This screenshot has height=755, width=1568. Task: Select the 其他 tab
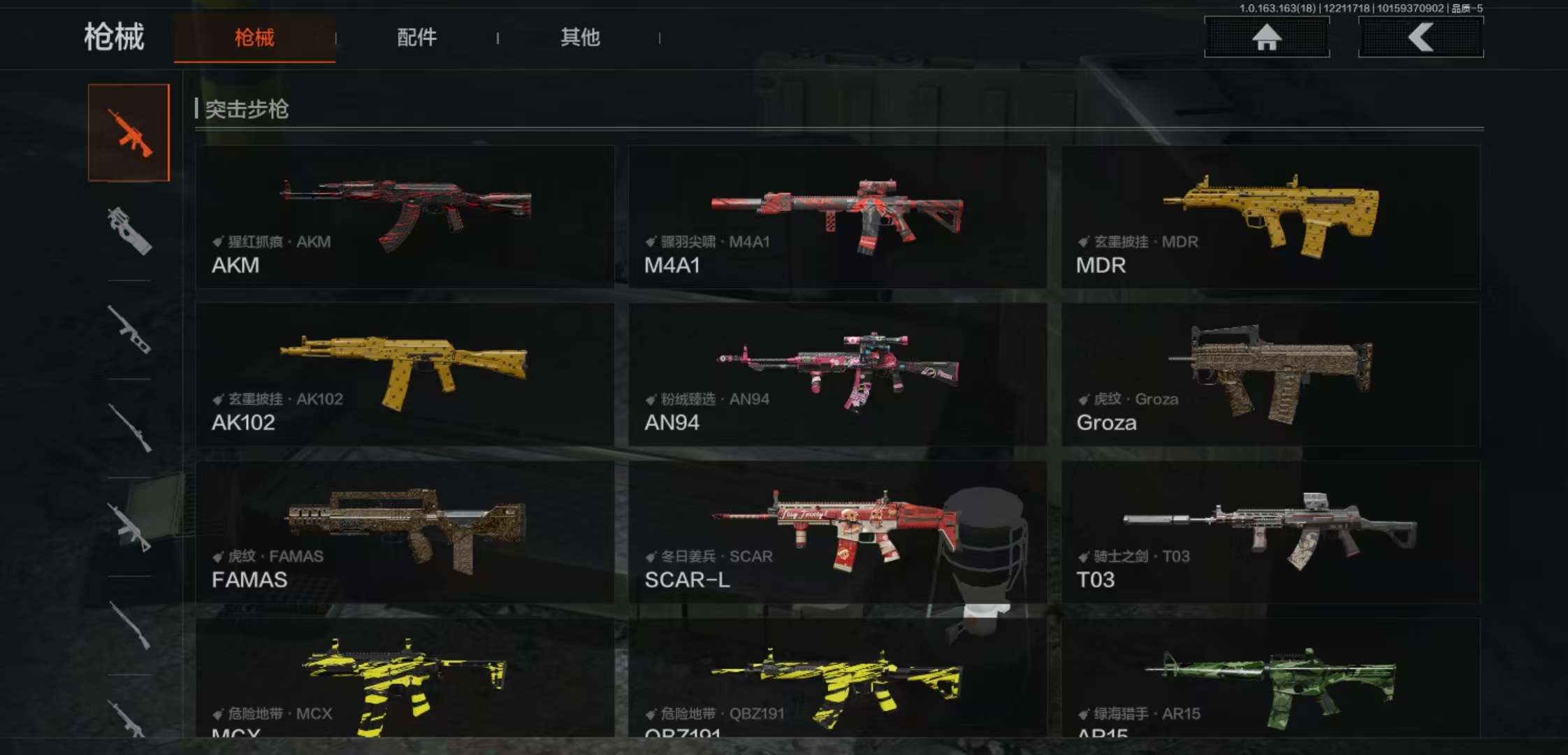[580, 38]
